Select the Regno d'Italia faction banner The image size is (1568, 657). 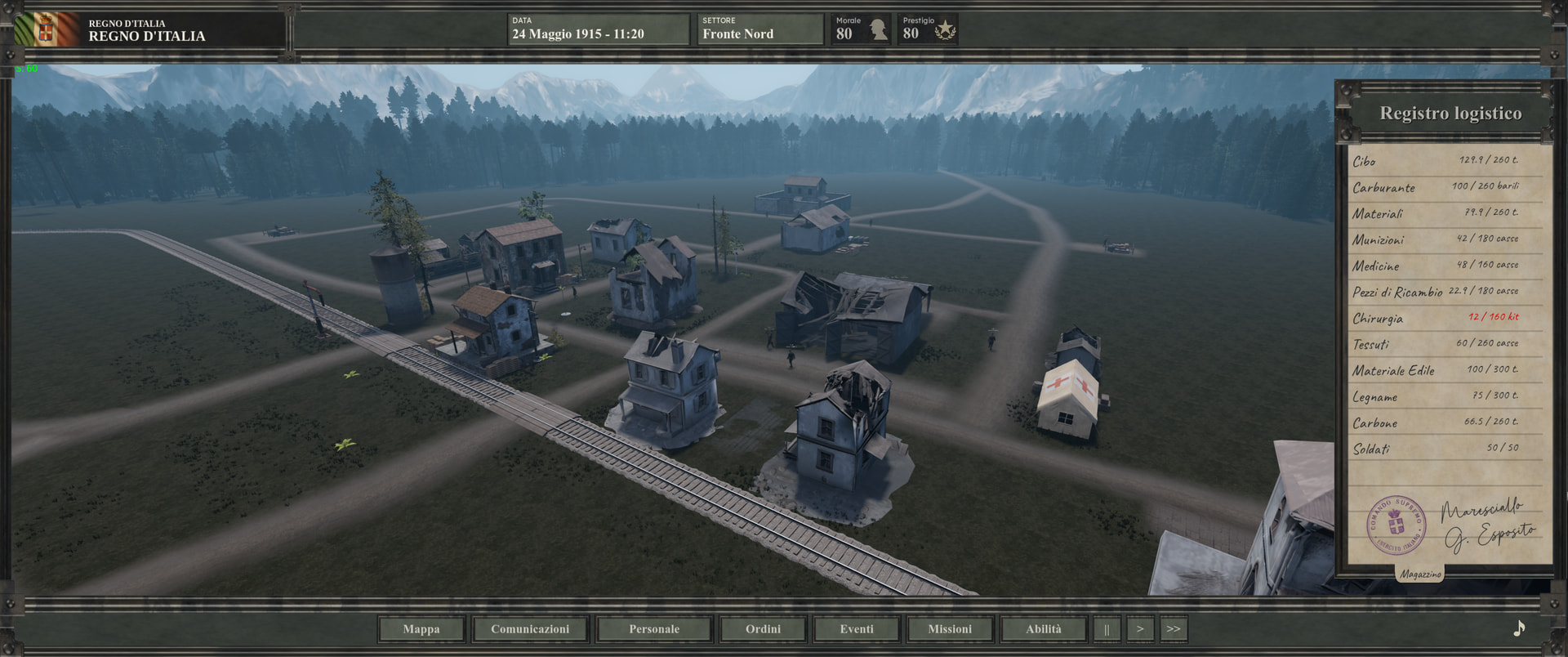coord(46,30)
